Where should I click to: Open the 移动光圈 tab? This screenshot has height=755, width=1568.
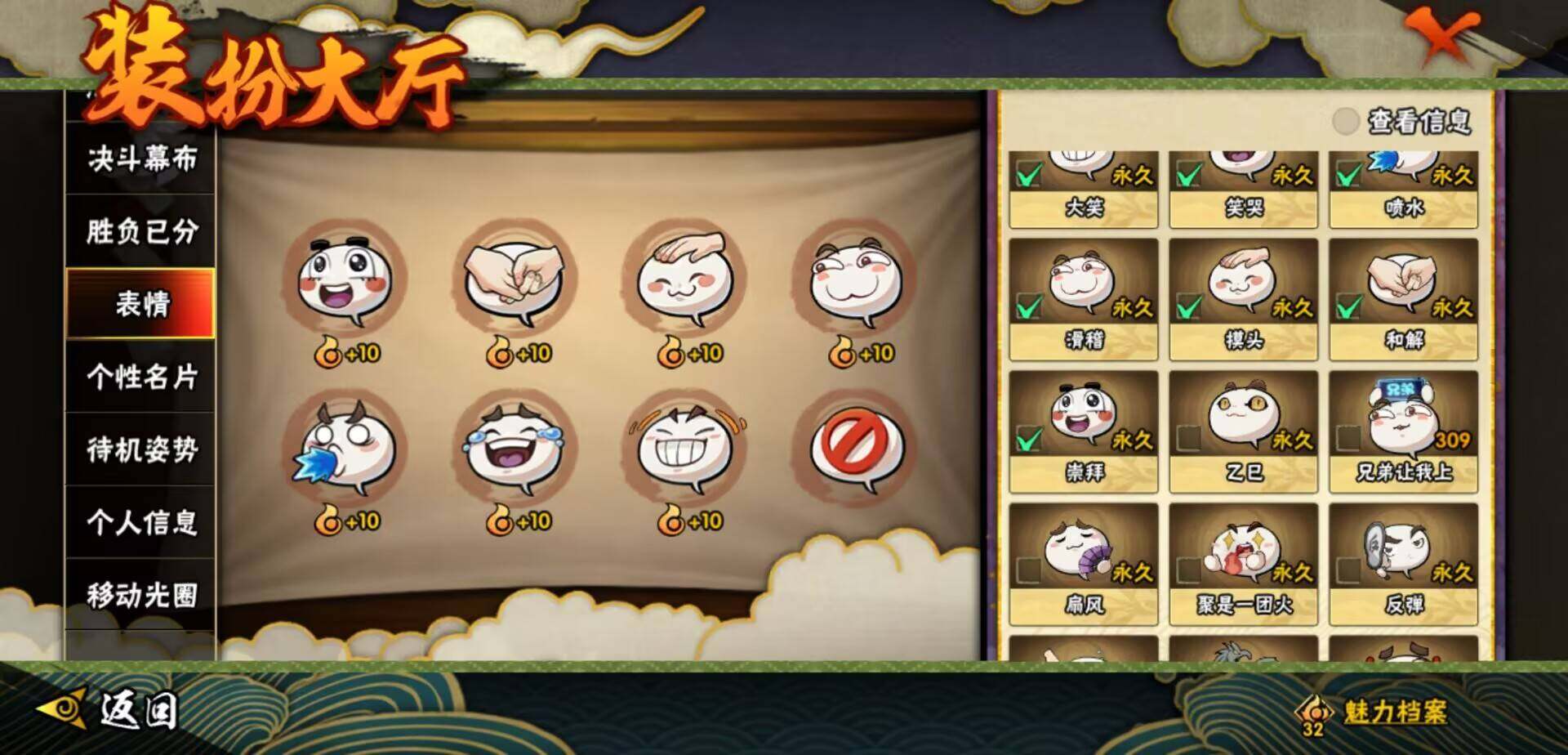click(x=141, y=595)
